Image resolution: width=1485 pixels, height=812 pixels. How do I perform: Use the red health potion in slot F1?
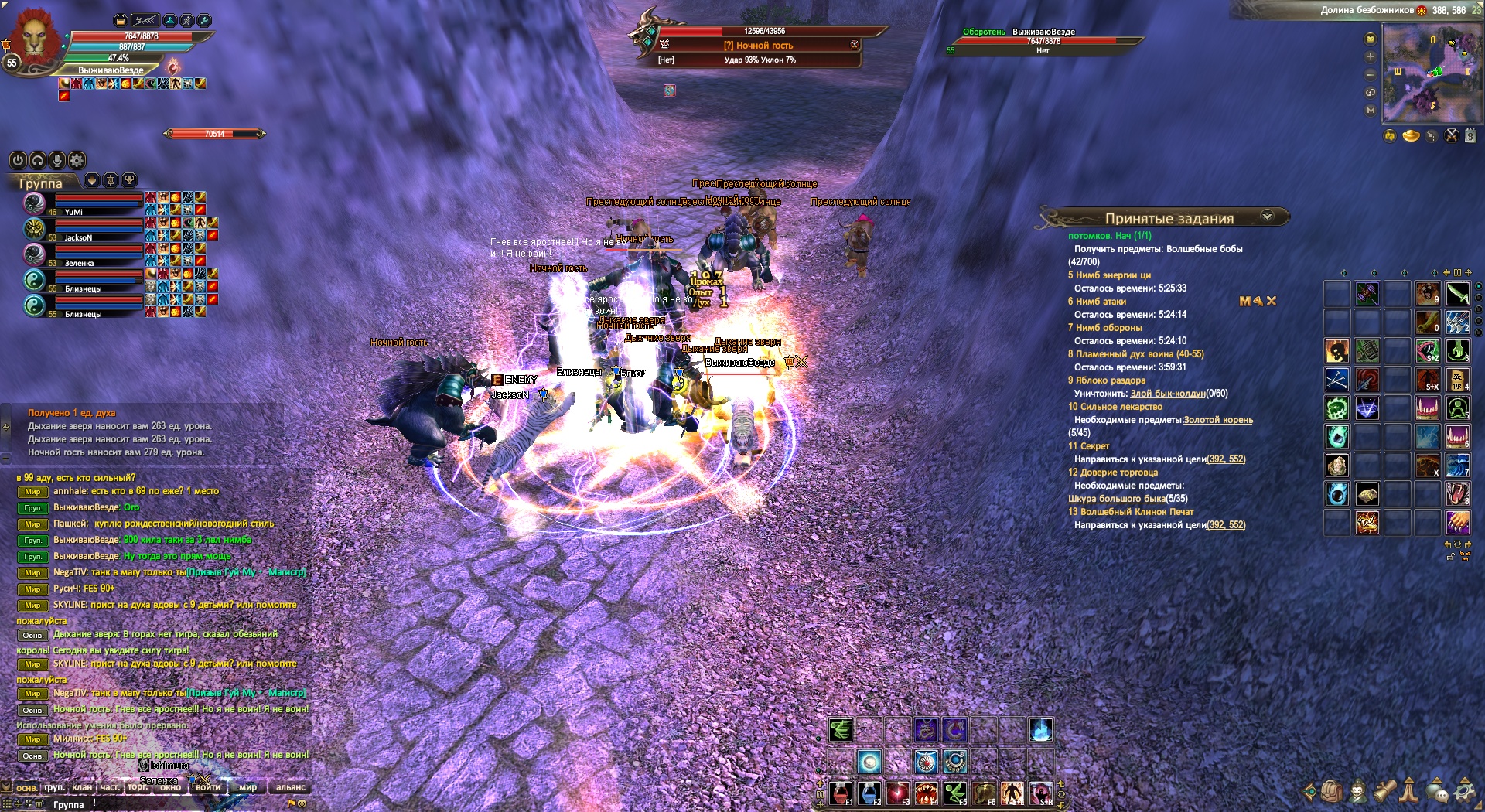[841, 793]
